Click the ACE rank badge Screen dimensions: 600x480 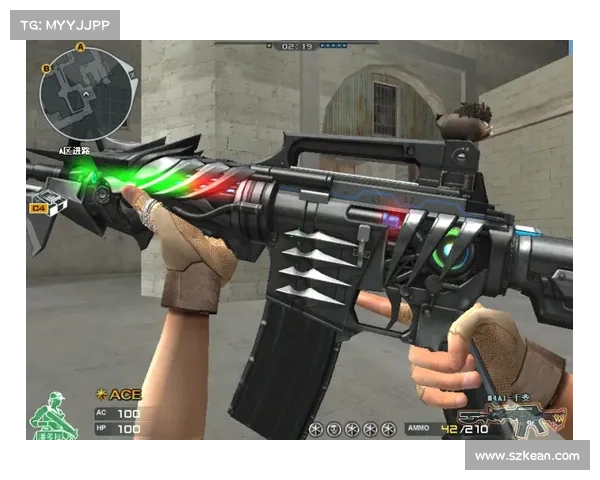118,394
